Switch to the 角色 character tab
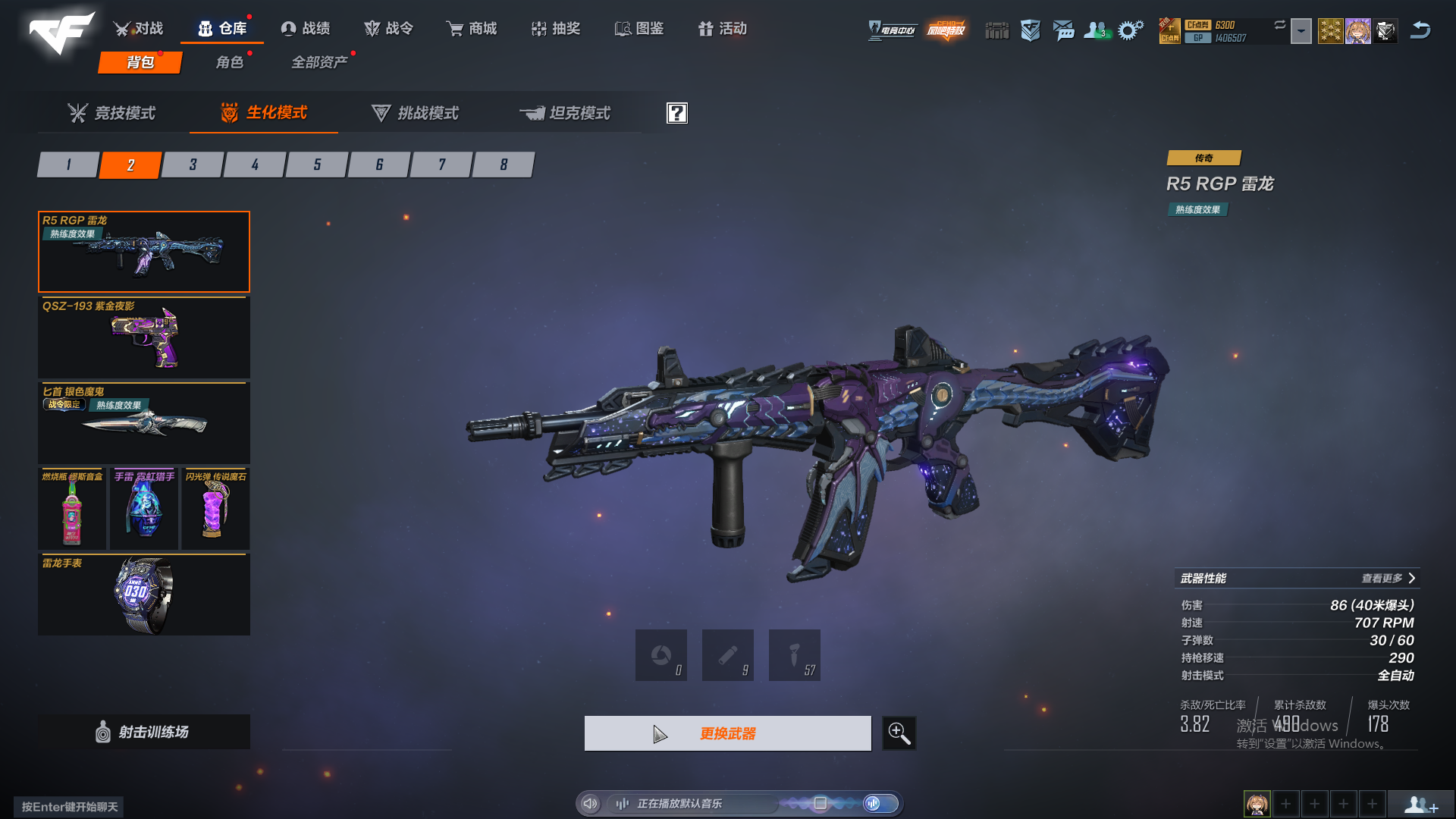Screen dimensions: 1456x819 click(230, 62)
